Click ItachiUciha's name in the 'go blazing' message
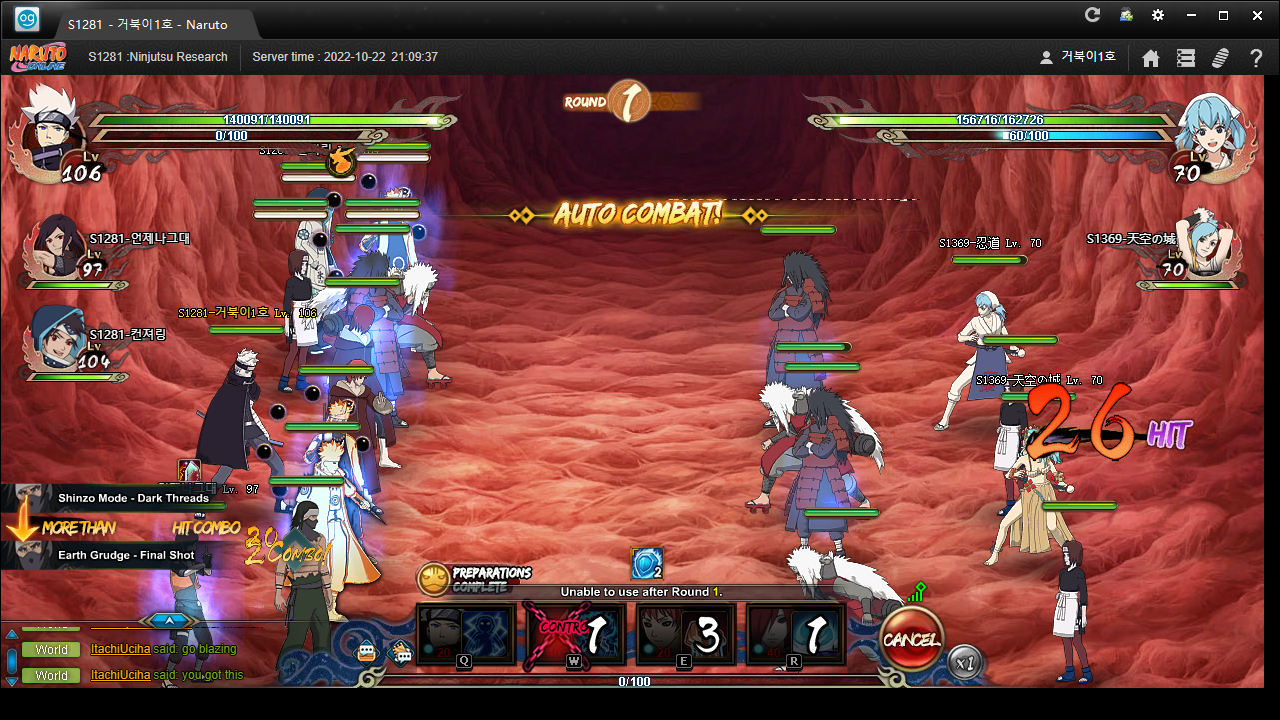 [x=120, y=650]
